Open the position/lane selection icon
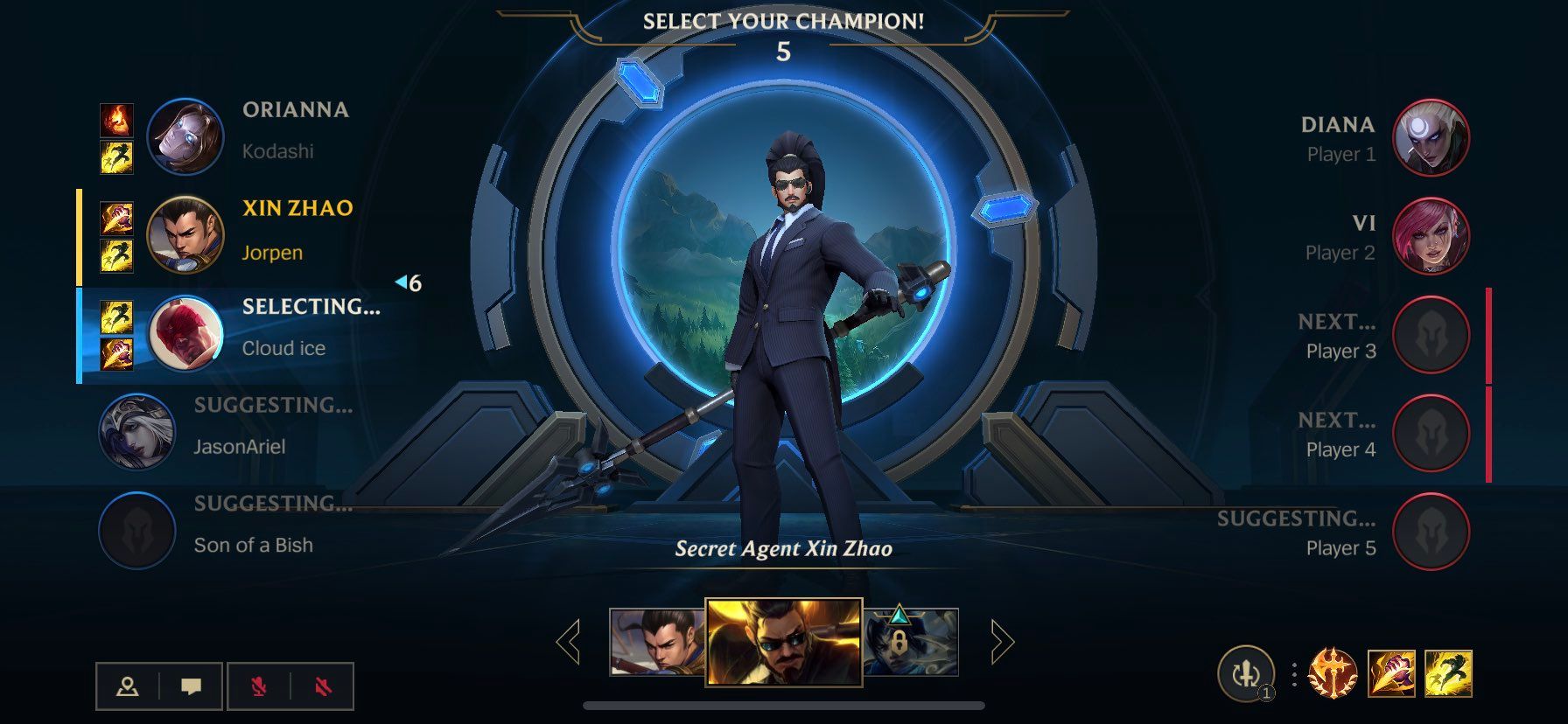1568x724 pixels. tap(129, 687)
